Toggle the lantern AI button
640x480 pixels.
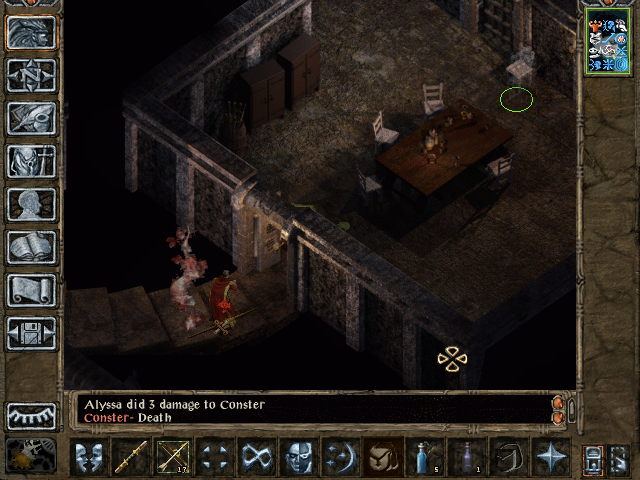(595, 458)
